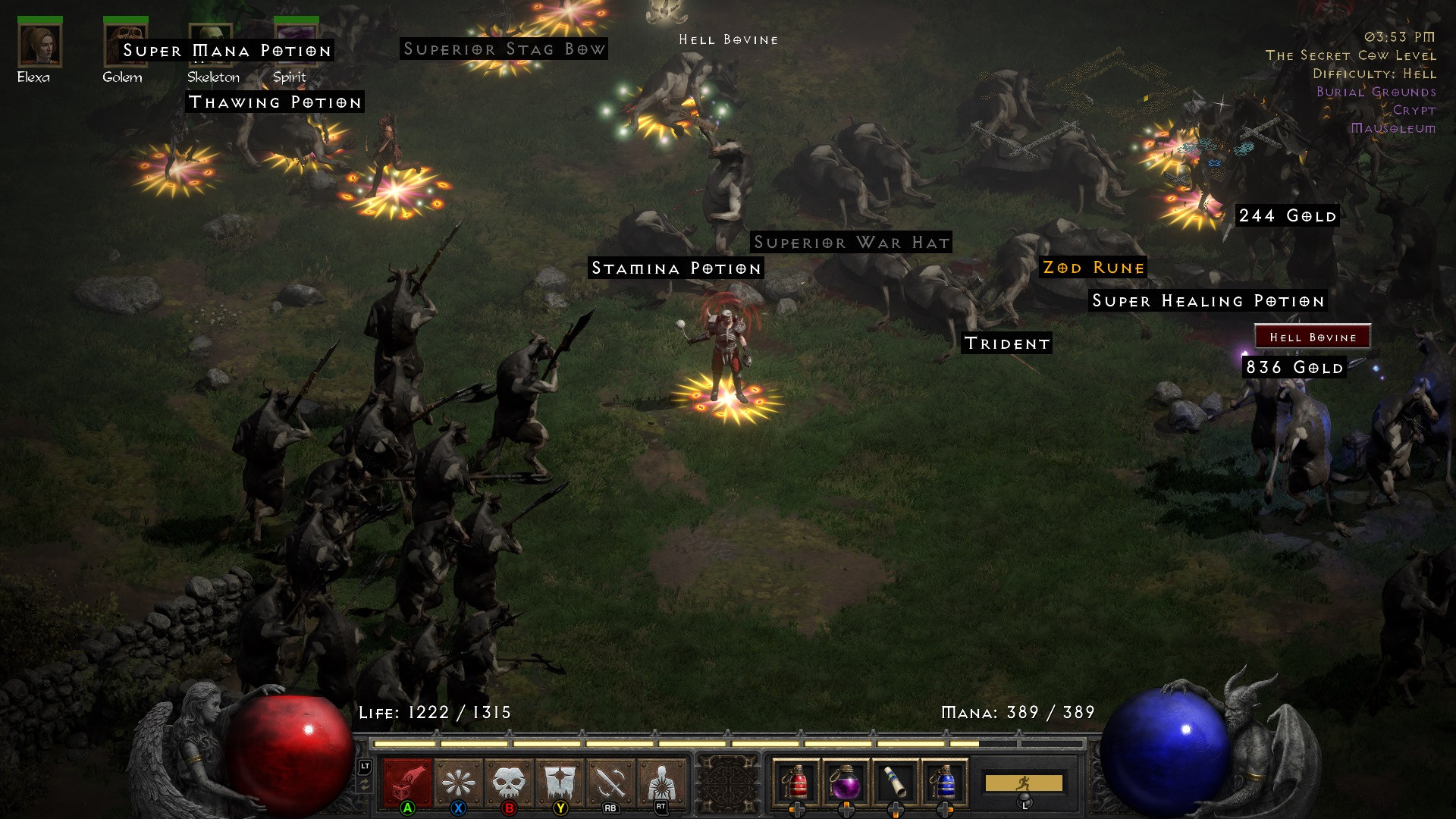The image size is (1456, 819).
Task: Pick up the Zod Rune label
Action: tap(1093, 268)
